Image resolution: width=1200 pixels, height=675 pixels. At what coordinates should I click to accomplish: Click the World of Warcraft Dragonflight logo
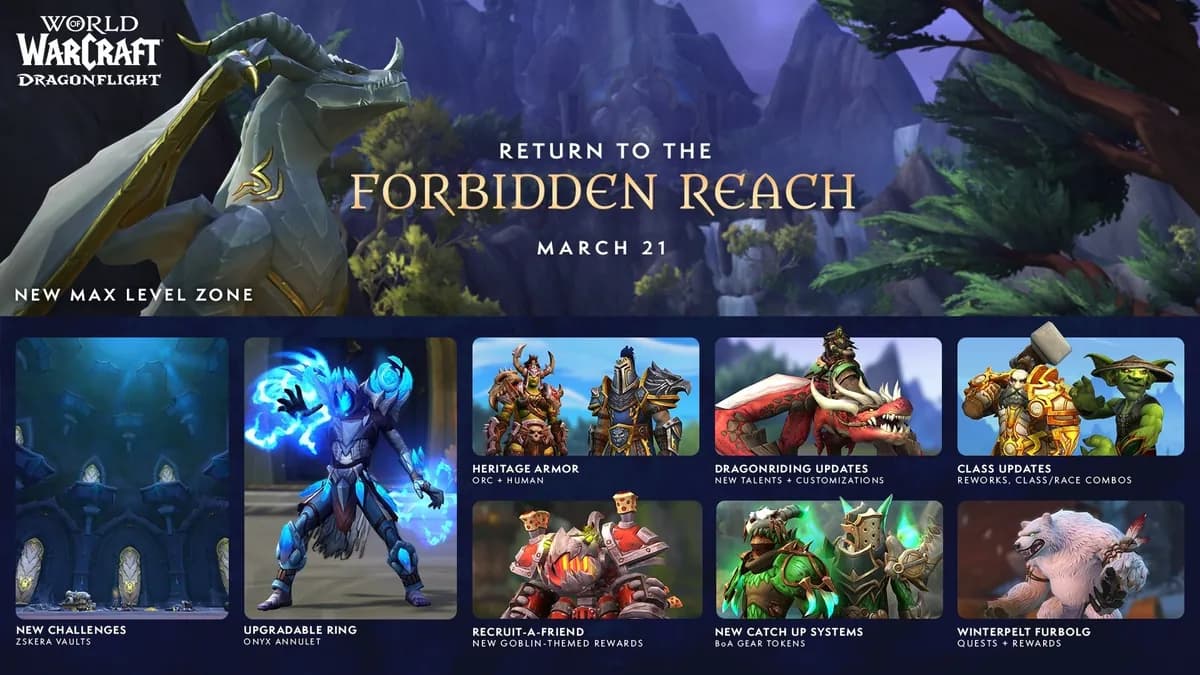(88, 52)
